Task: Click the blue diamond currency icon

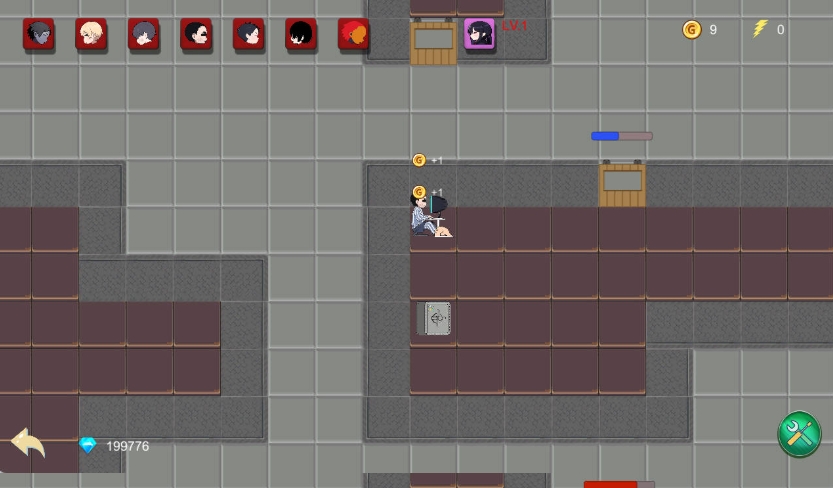Action: pos(88,446)
